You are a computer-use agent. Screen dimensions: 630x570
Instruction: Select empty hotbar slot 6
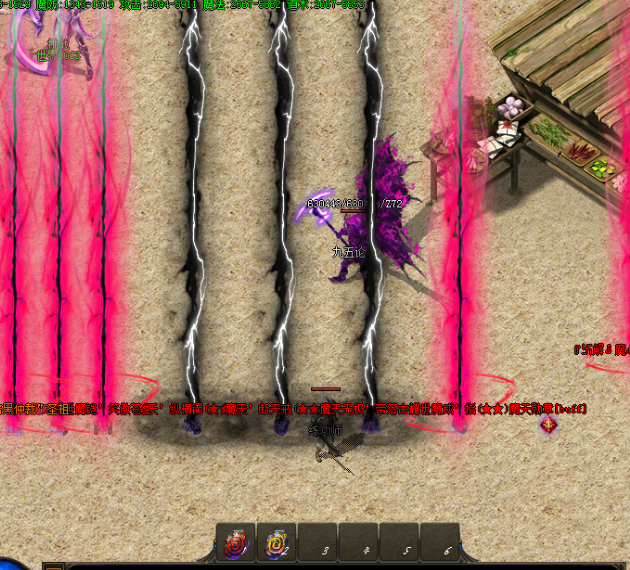[x=440, y=543]
